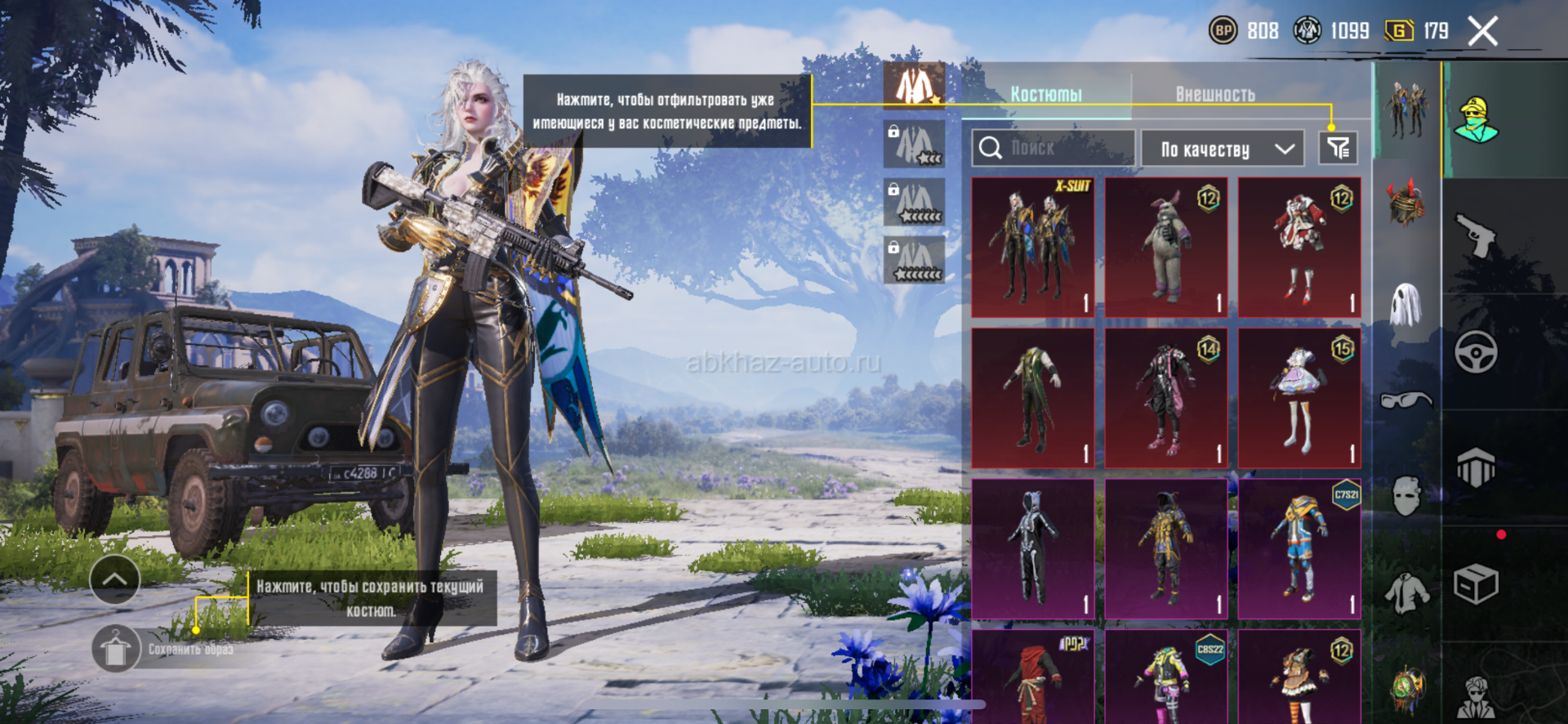Open the sunglasses accessory category
The height and width of the screenshot is (724, 1568).
pos(1406,400)
